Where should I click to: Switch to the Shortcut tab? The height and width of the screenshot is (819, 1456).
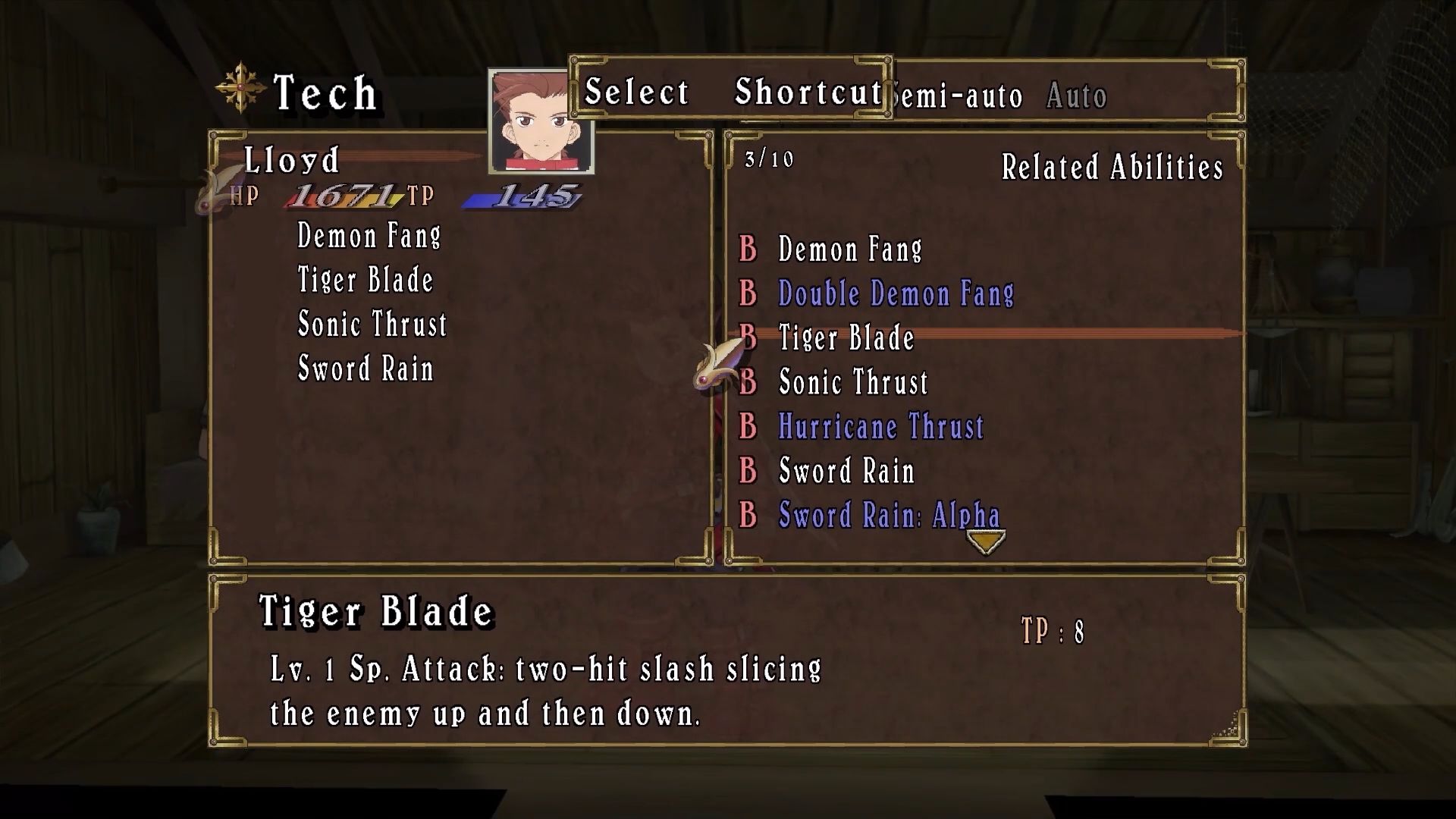coord(807,92)
